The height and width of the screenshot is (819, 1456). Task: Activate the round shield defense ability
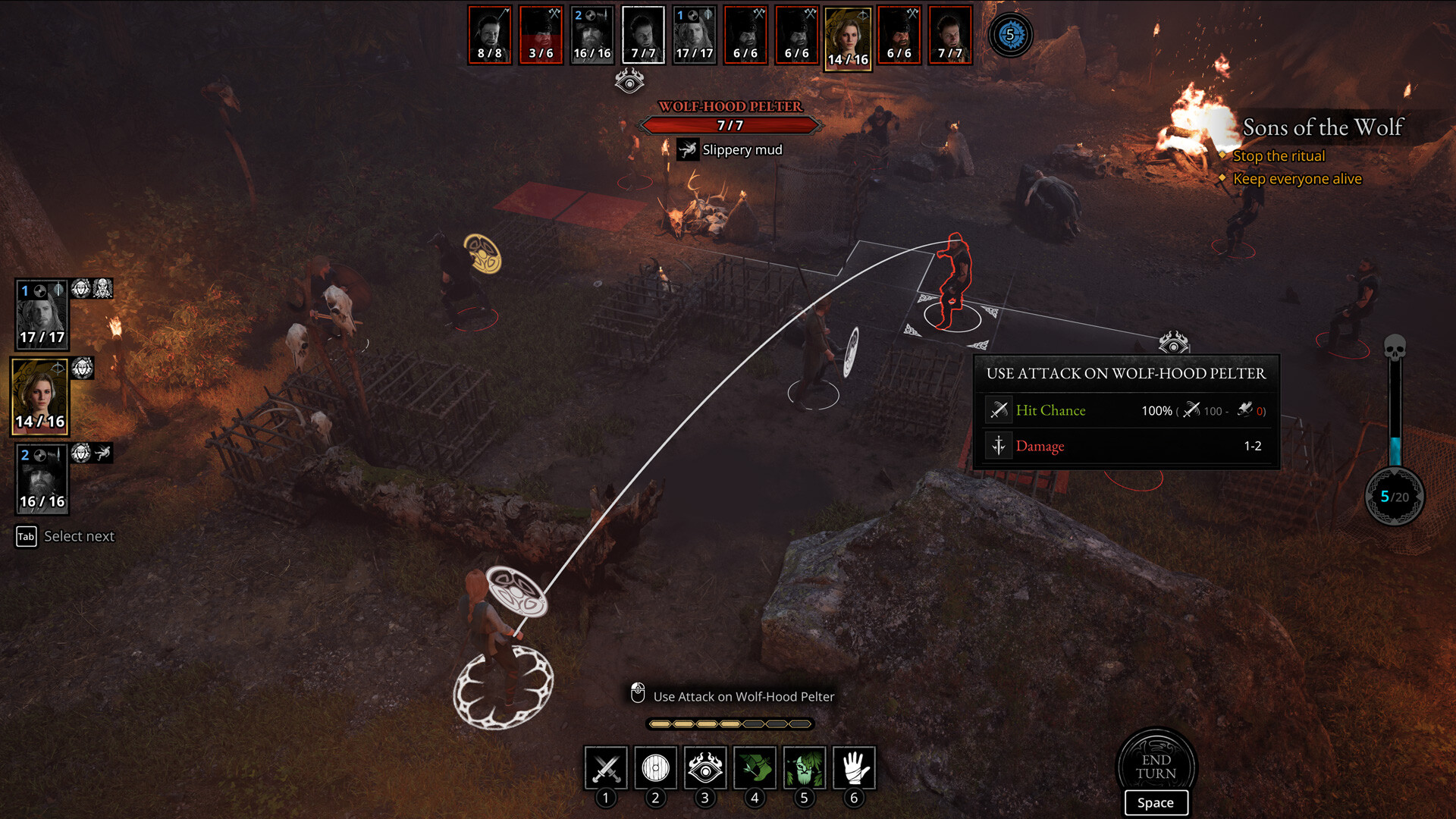tap(654, 768)
